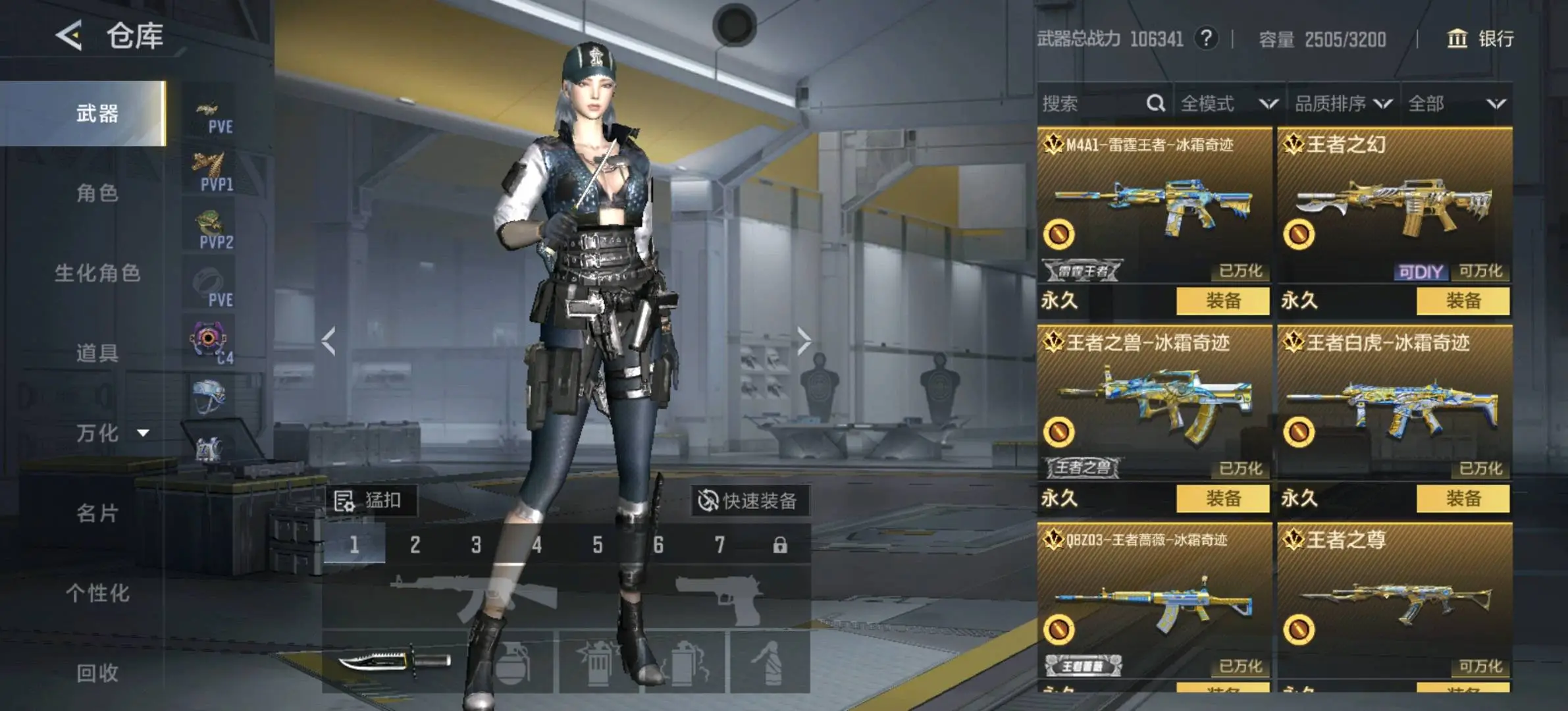
Task: Click the weapon search field
Action: pos(1093,103)
